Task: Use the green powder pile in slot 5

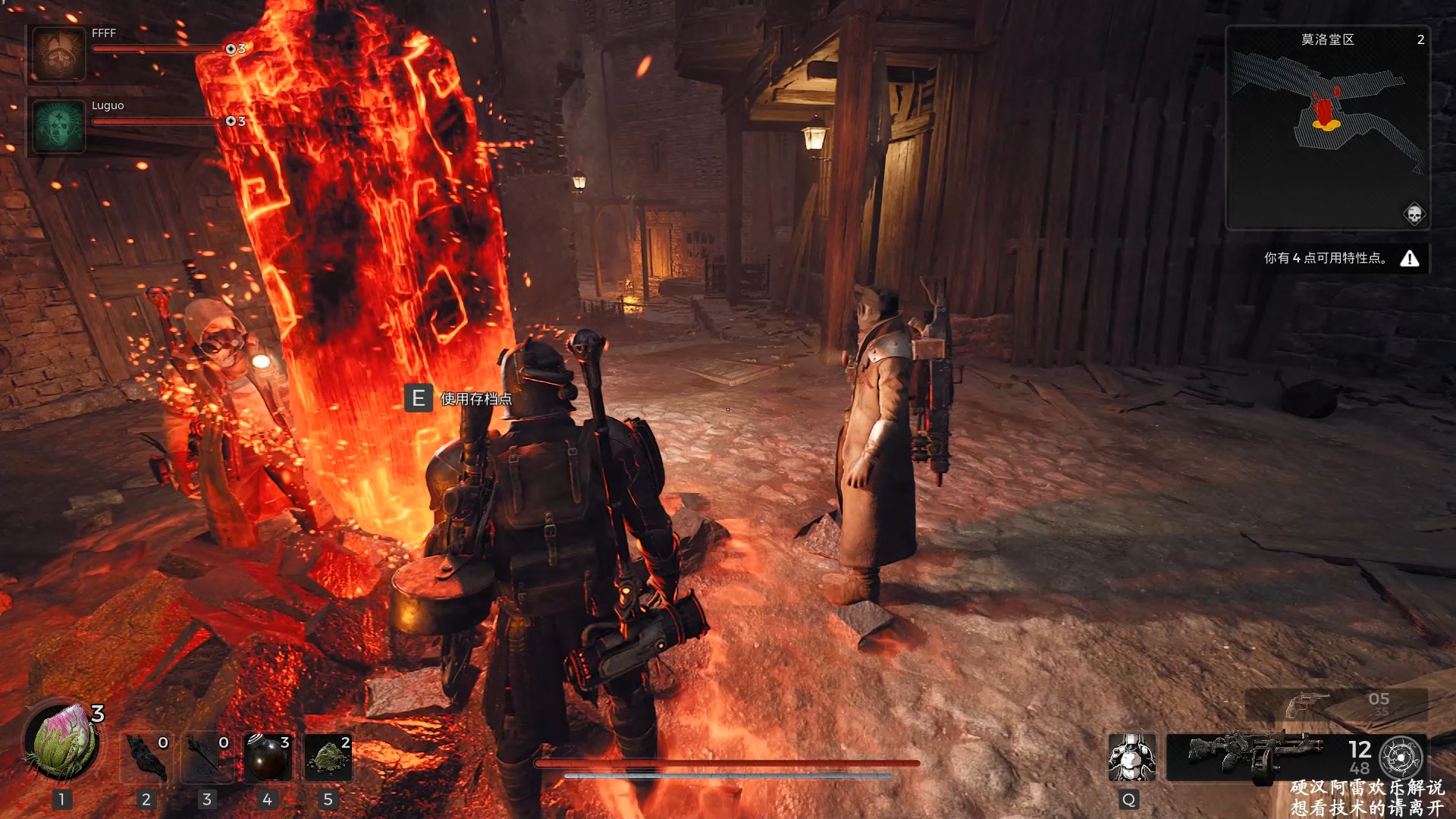Action: point(328,757)
